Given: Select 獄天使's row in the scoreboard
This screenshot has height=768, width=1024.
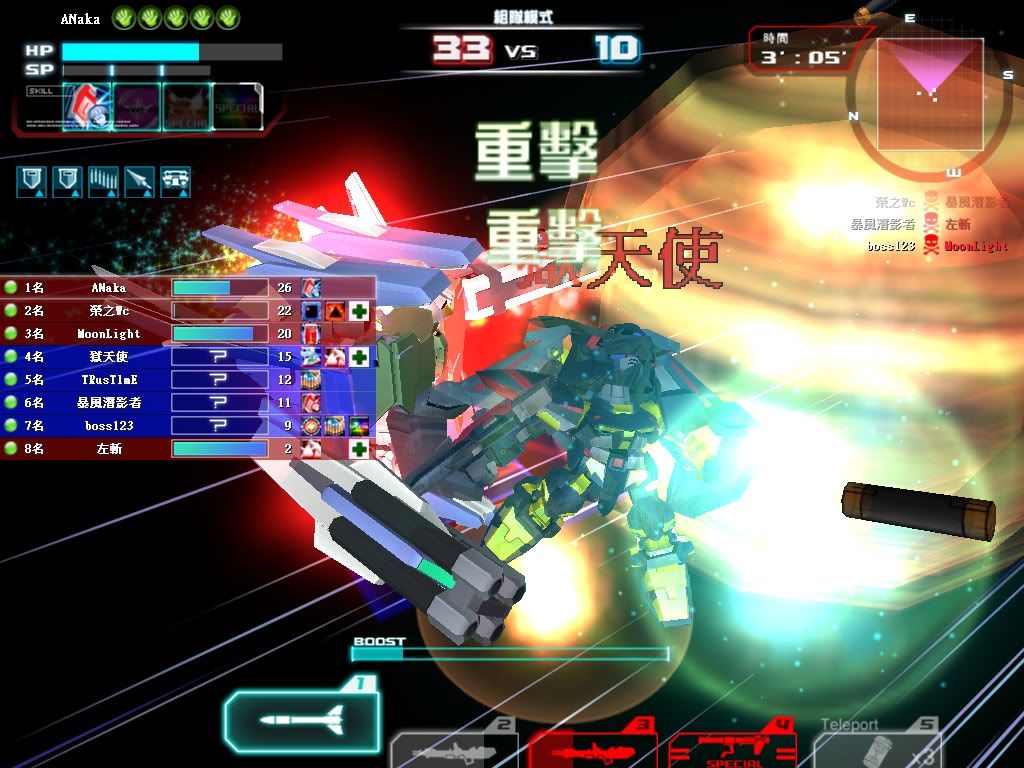Looking at the screenshot, I should click(150, 357).
